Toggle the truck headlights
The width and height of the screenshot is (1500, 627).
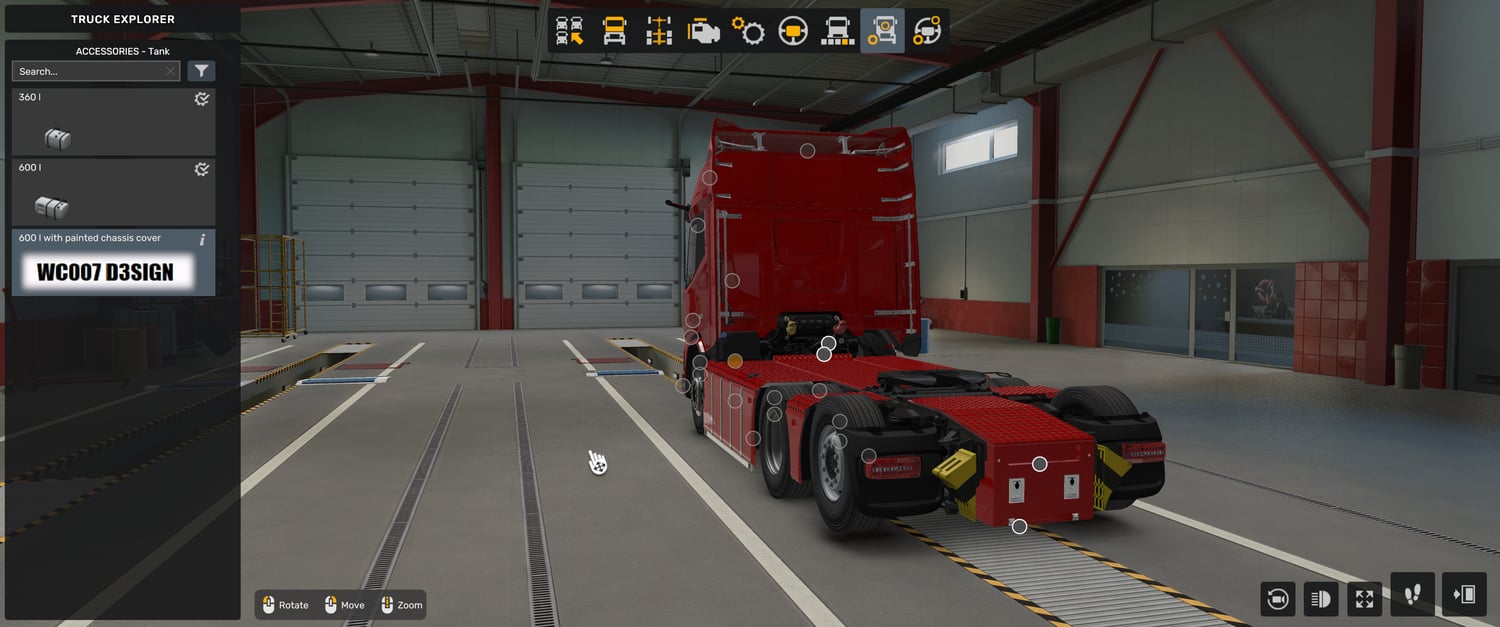click(1321, 599)
